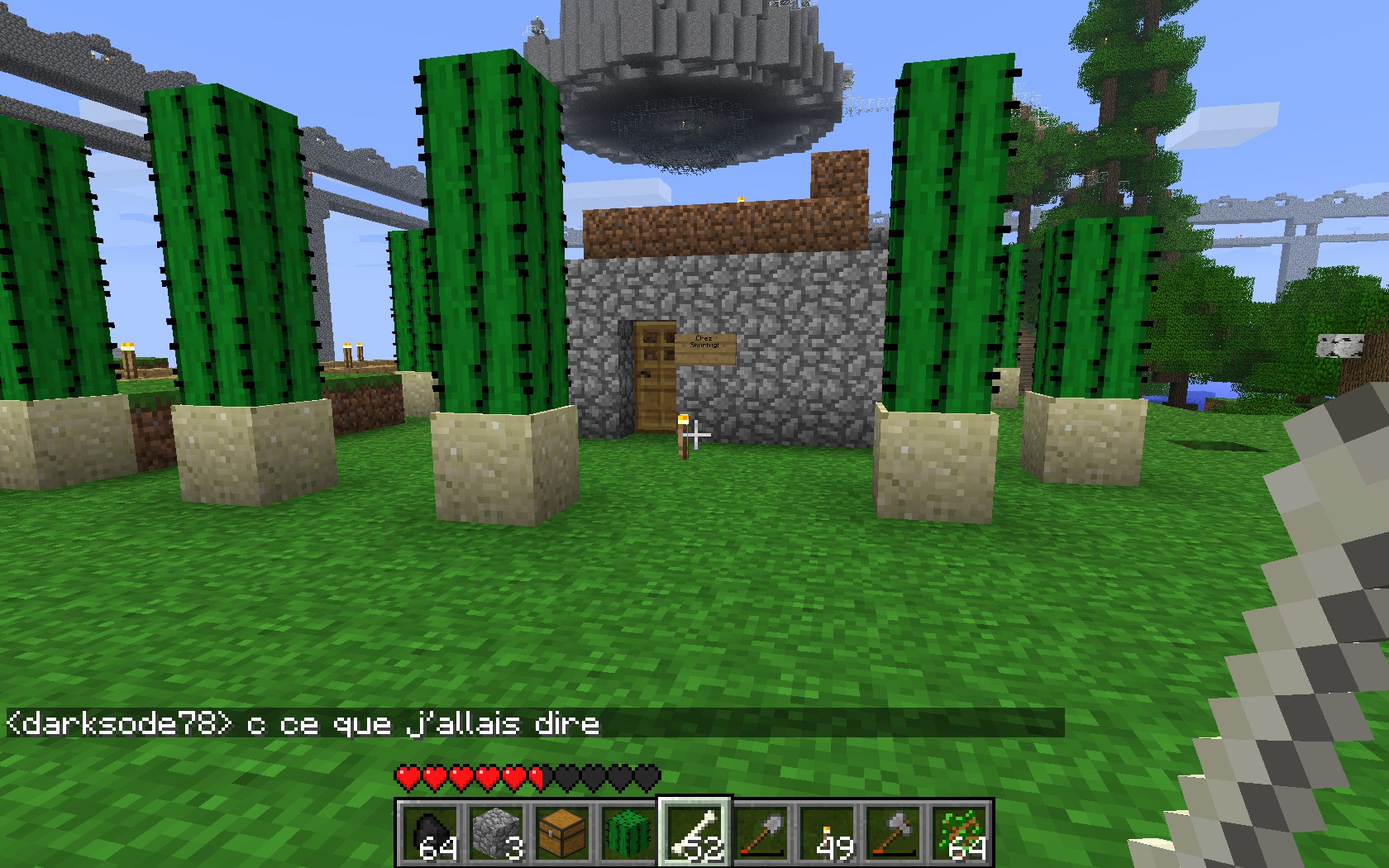
Task: Click the bone stack hotbar slot
Action: (x=694, y=832)
